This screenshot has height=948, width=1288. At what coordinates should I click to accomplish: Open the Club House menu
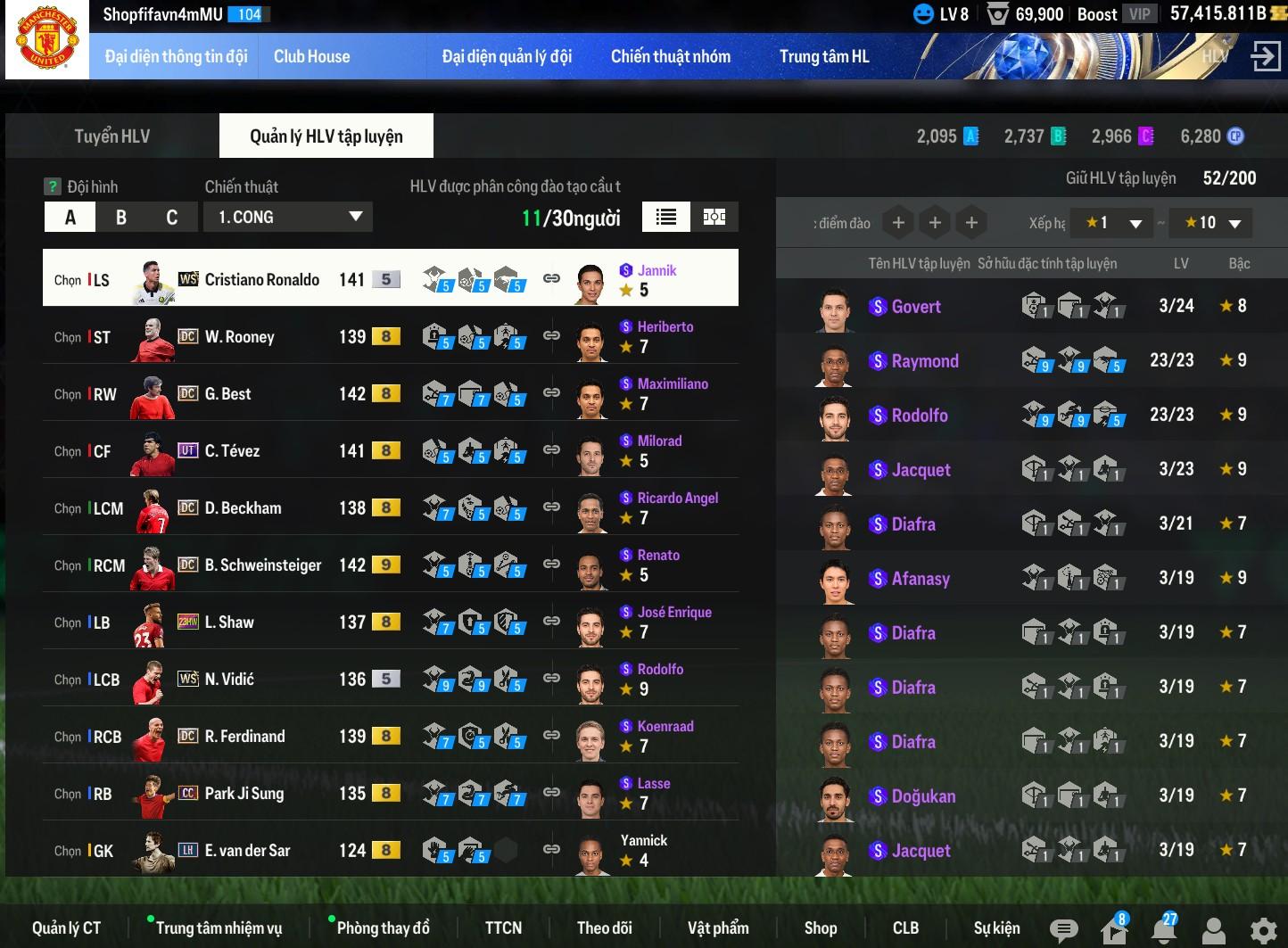point(311,56)
